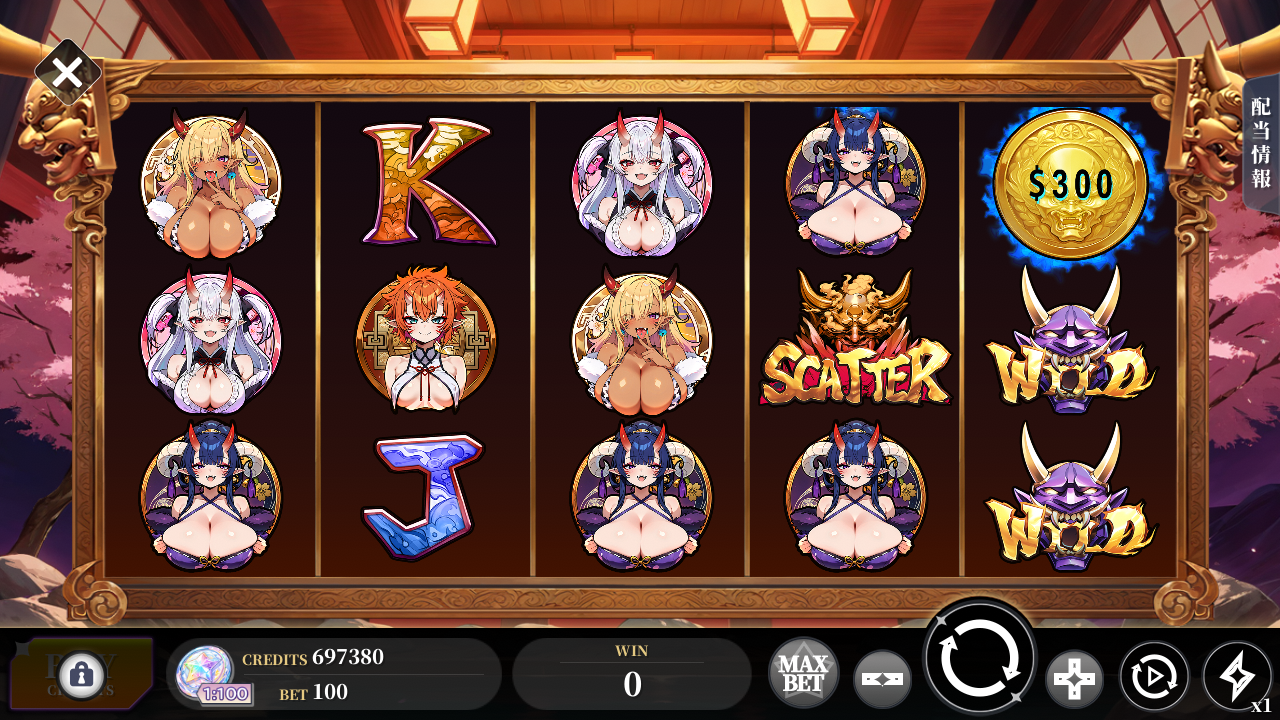
Task: Set the wager with MAX BET
Action: tap(803, 673)
